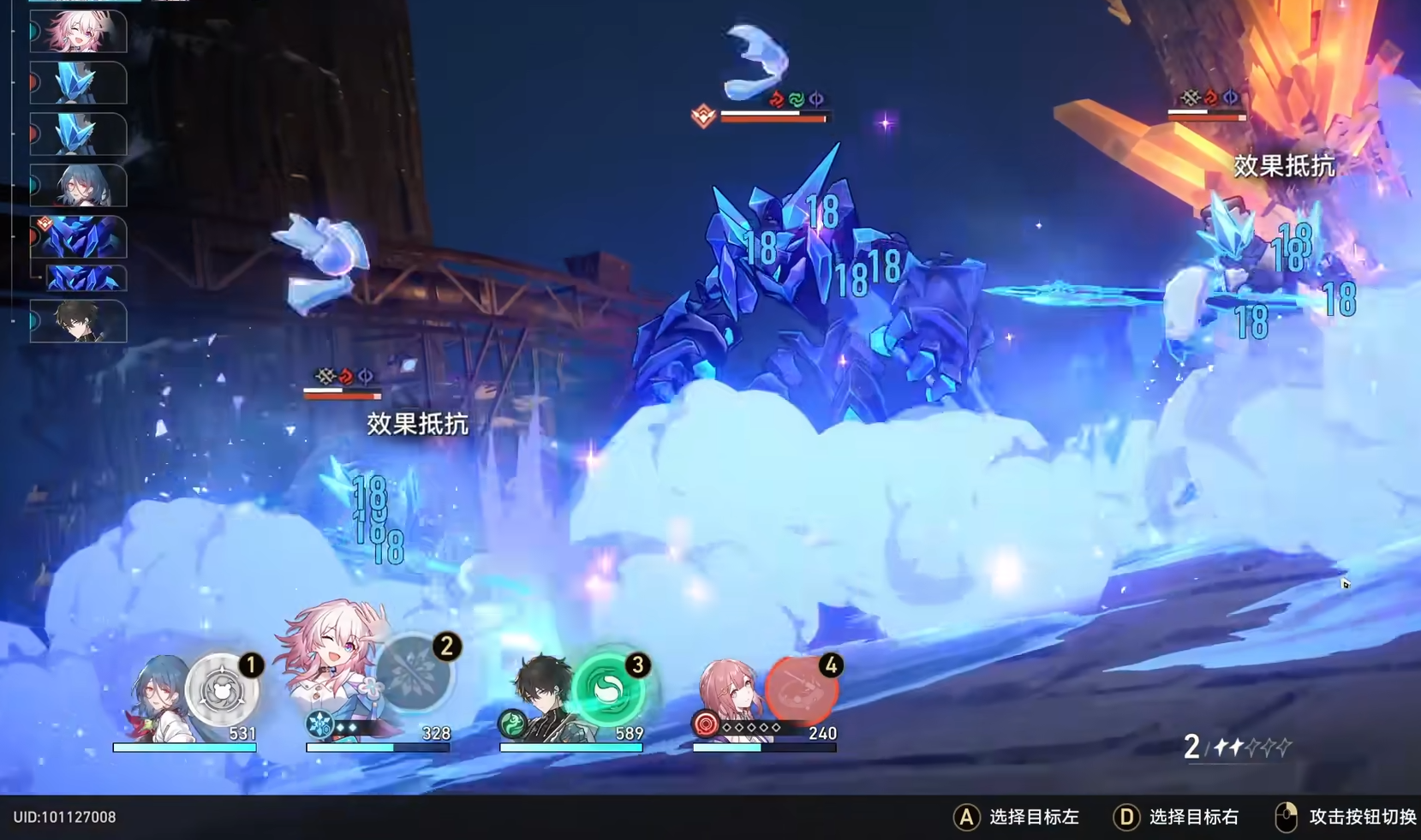
Task: Click Dan Heng's portrait at the turn order bottom
Action: (79, 322)
